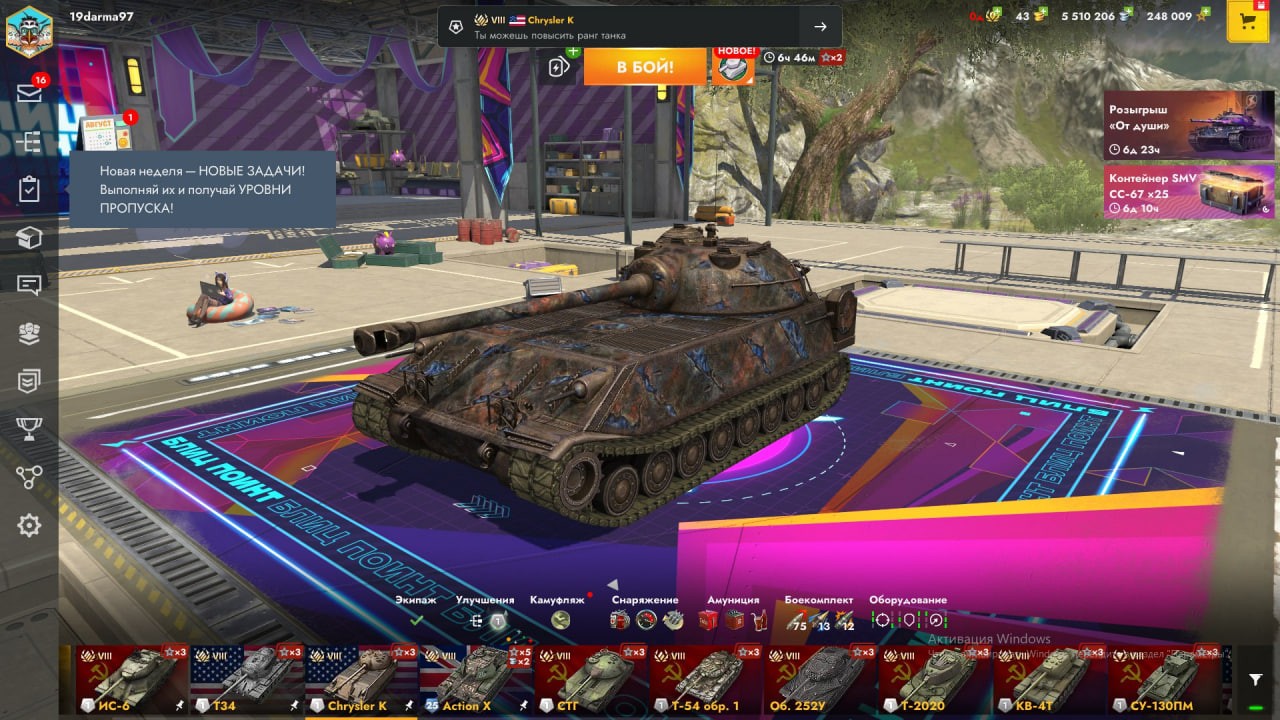The image size is (1280, 720).
Task: Open the game mode selector next to В БОЙ!
Action: tap(559, 67)
